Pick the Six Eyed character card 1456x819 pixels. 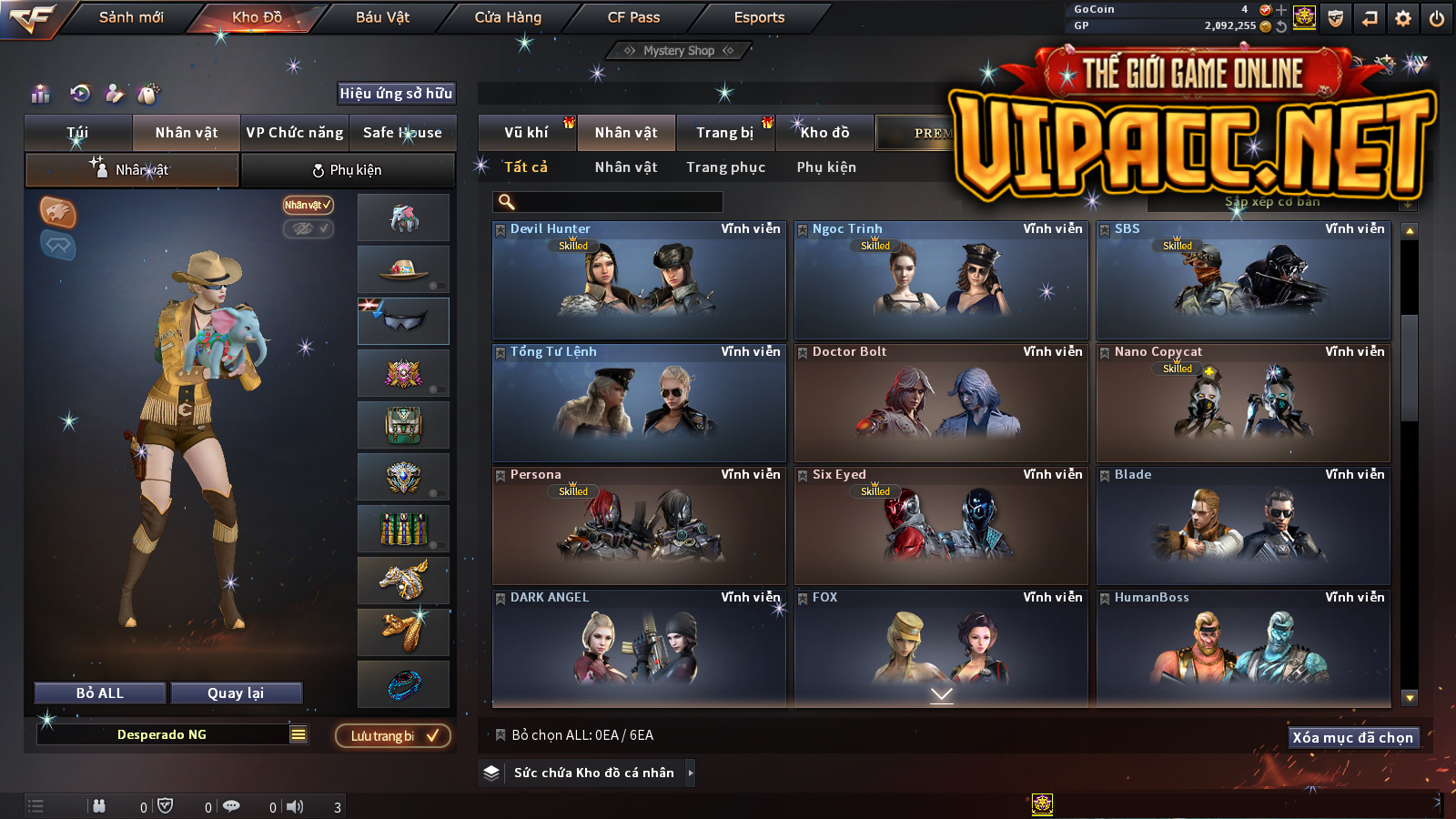tap(941, 526)
